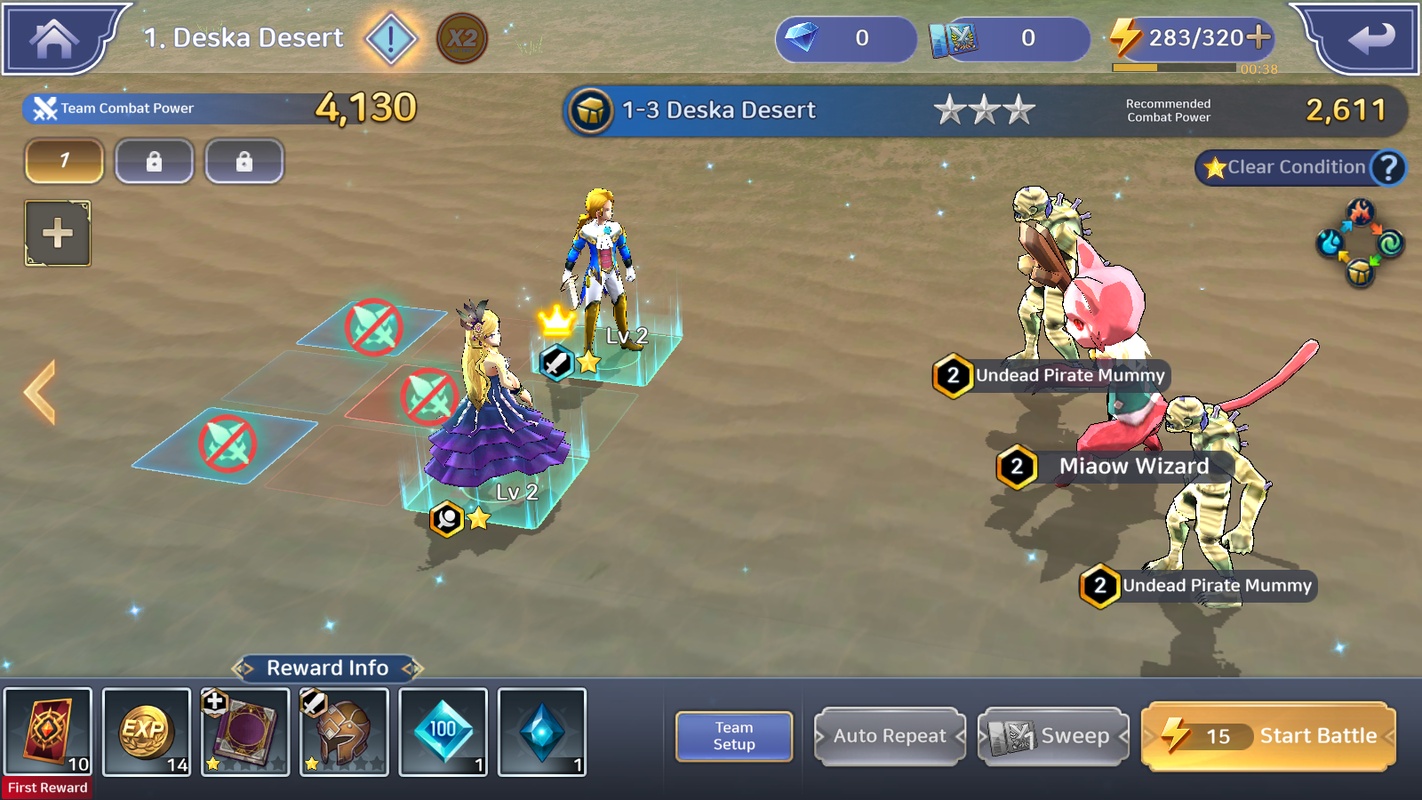Add a hero with the plus button
1422x800 pixels.
click(58, 234)
